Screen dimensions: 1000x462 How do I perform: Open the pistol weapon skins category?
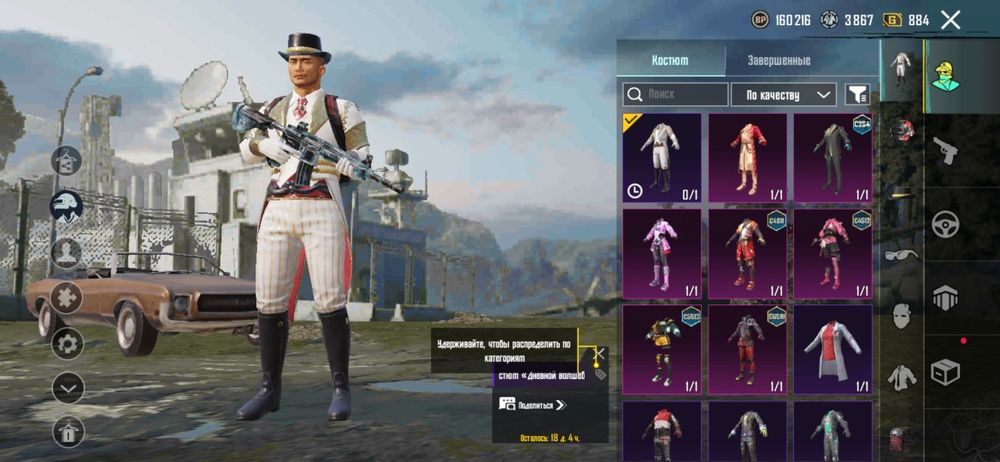coord(941,150)
